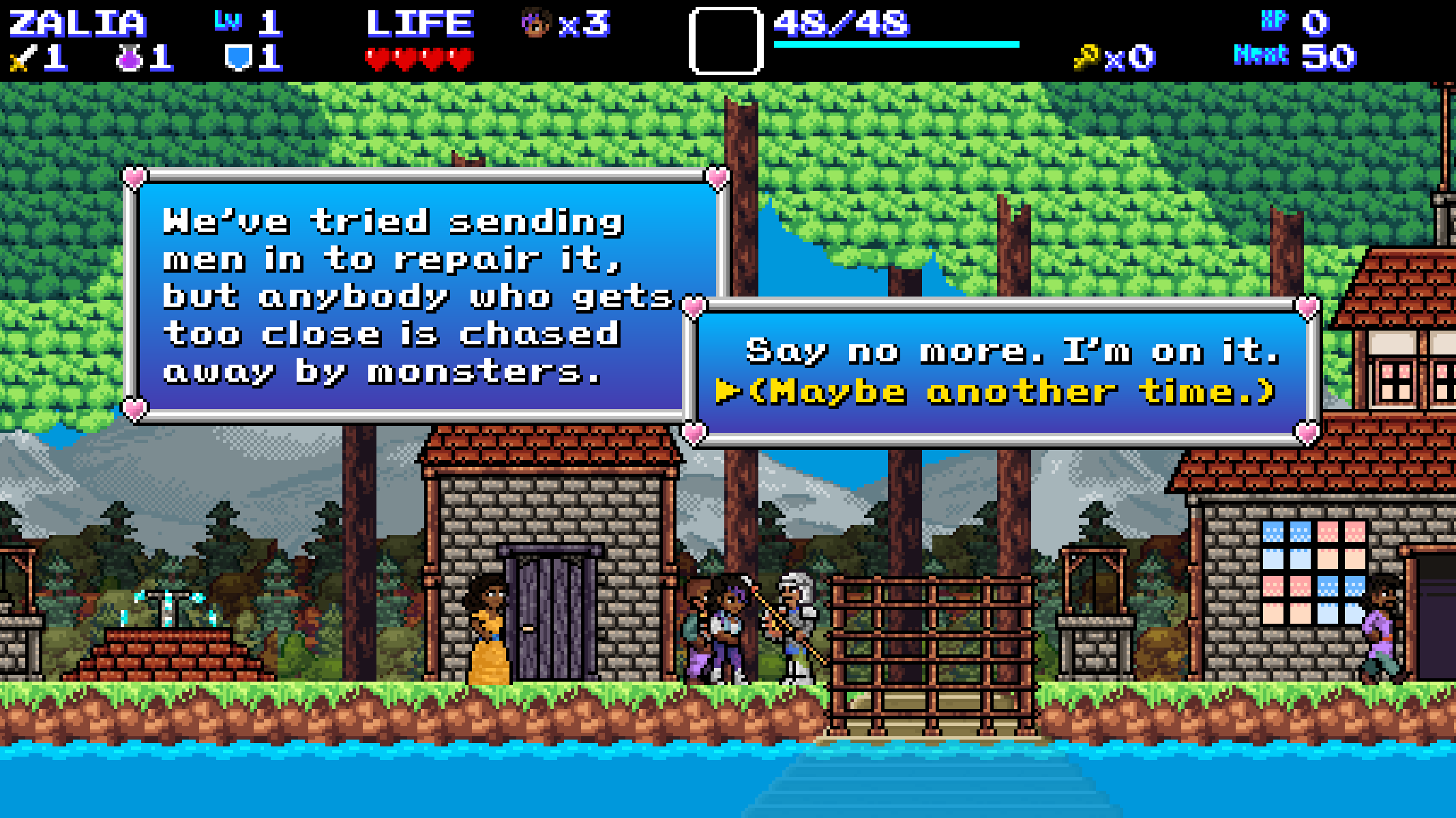Select "(Maybe another time.)" dialogue option
This screenshot has width=1456, height=818.
(x=1011, y=392)
